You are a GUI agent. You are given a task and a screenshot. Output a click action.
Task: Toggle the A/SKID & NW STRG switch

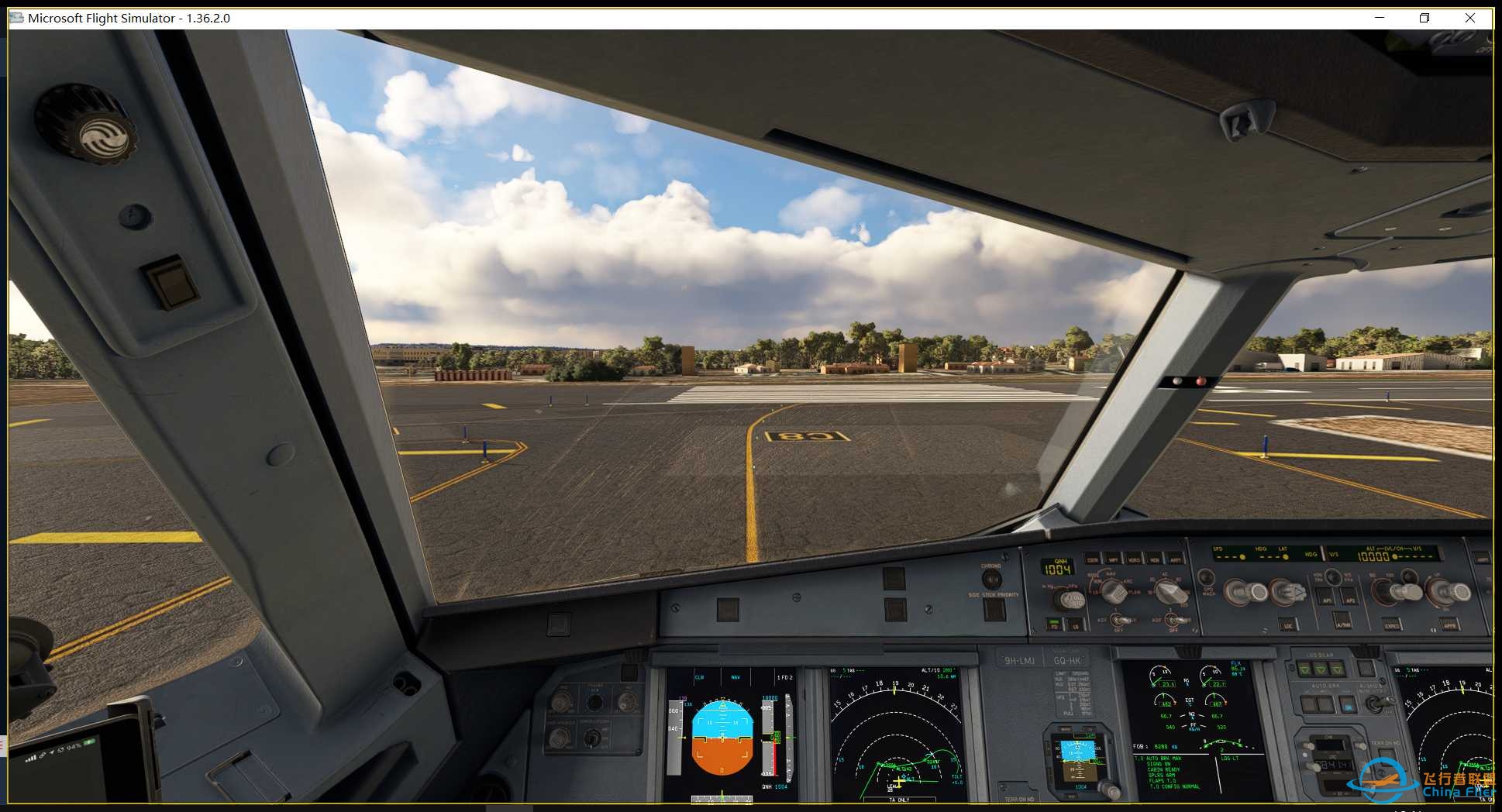pos(1378,704)
